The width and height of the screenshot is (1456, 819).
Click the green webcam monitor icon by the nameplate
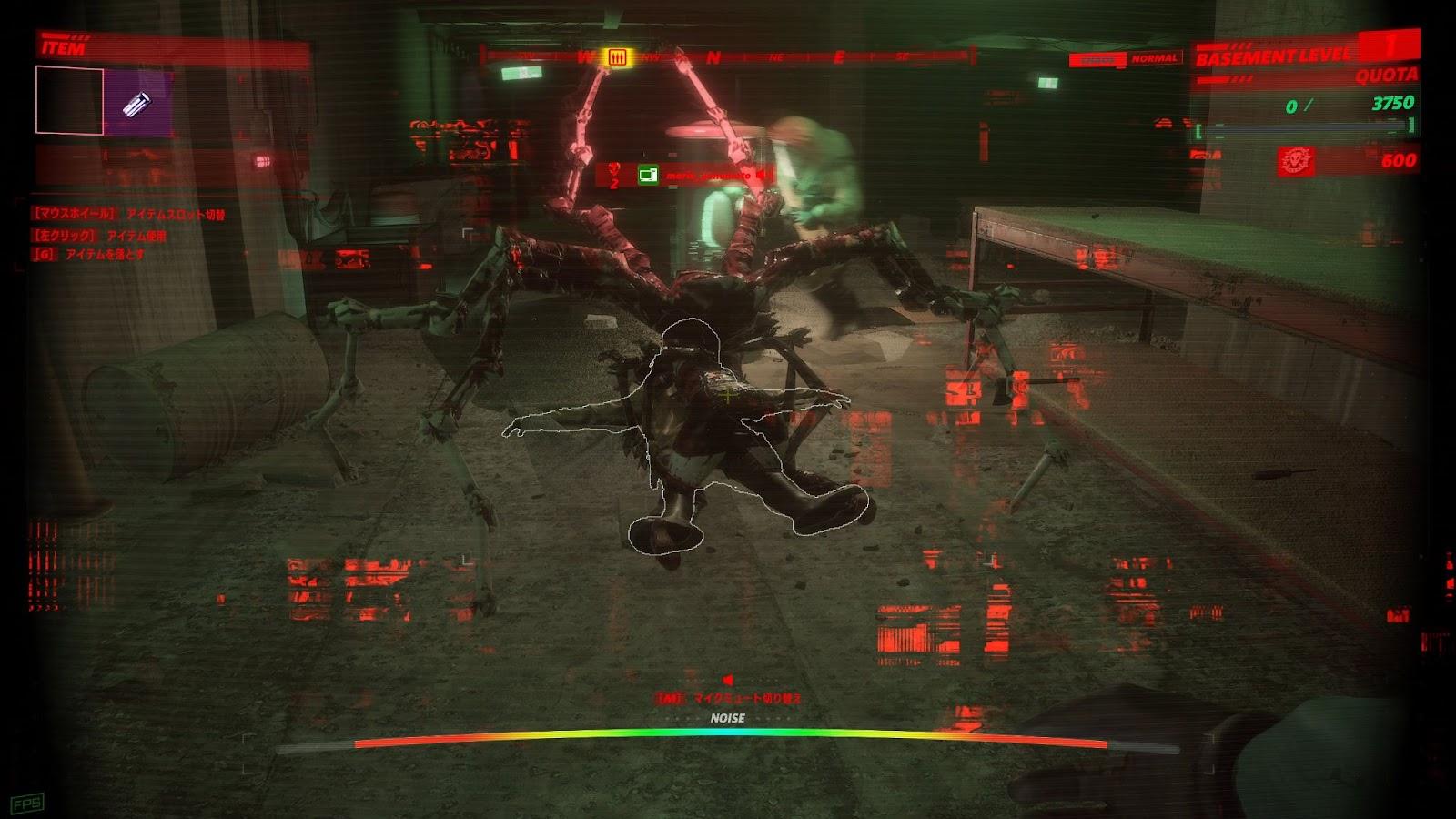pyautogui.click(x=648, y=175)
